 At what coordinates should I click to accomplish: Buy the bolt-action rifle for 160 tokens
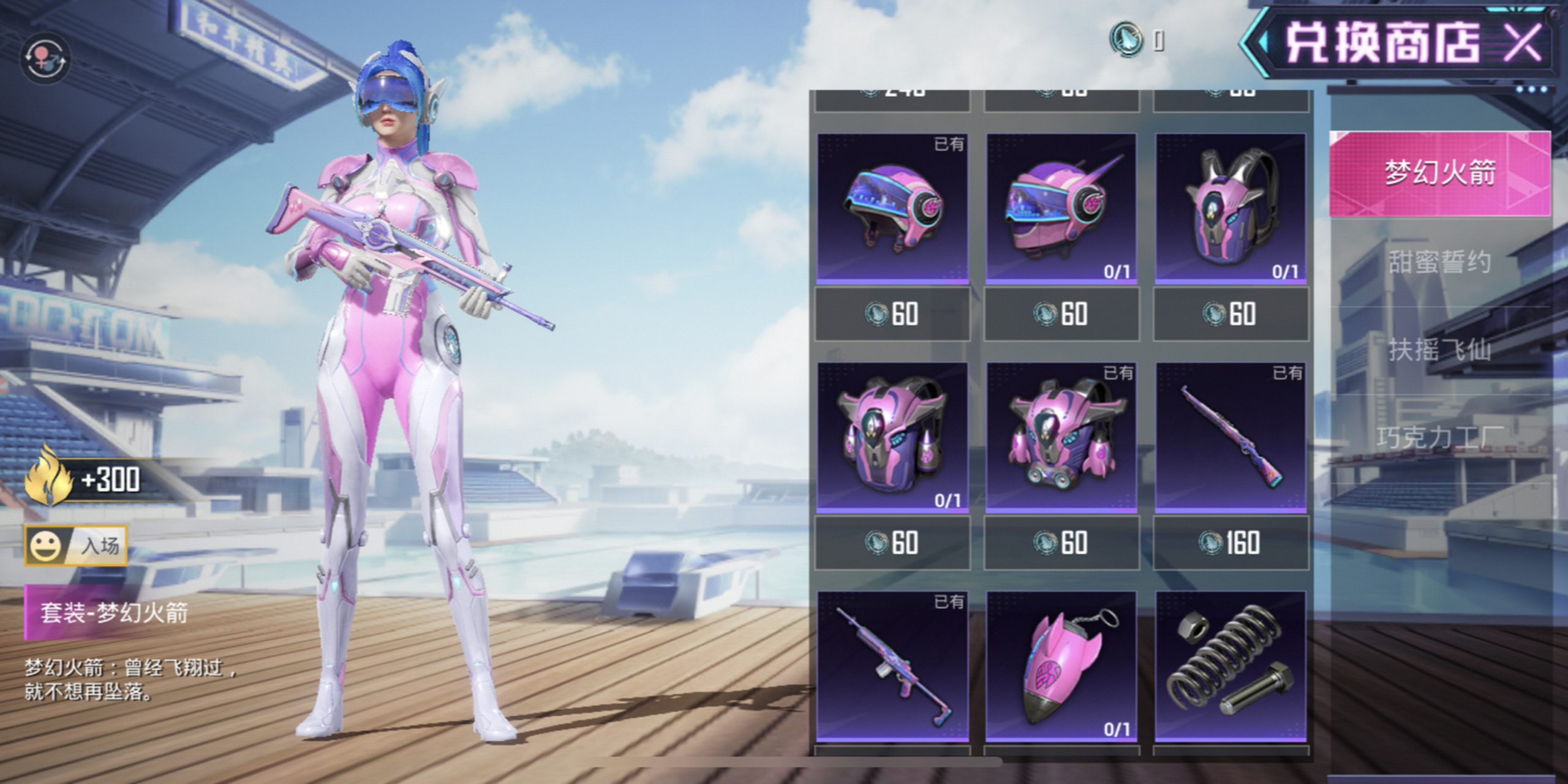click(1231, 543)
